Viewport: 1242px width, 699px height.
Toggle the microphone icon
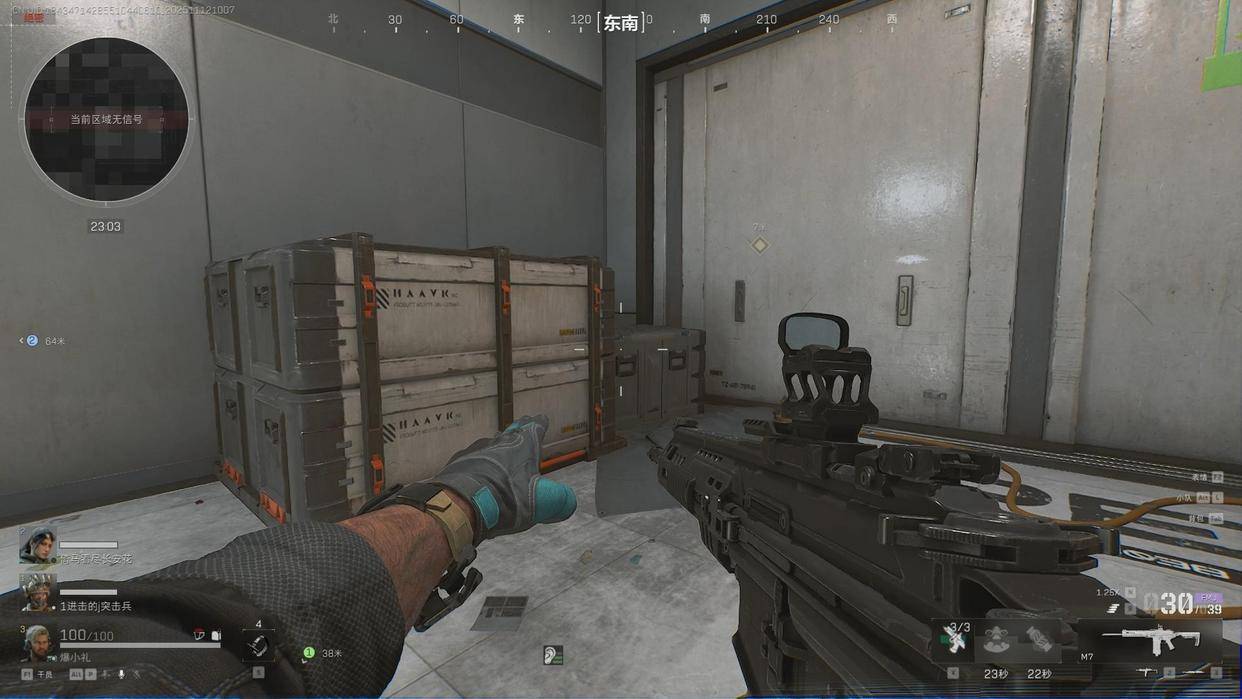(121, 675)
